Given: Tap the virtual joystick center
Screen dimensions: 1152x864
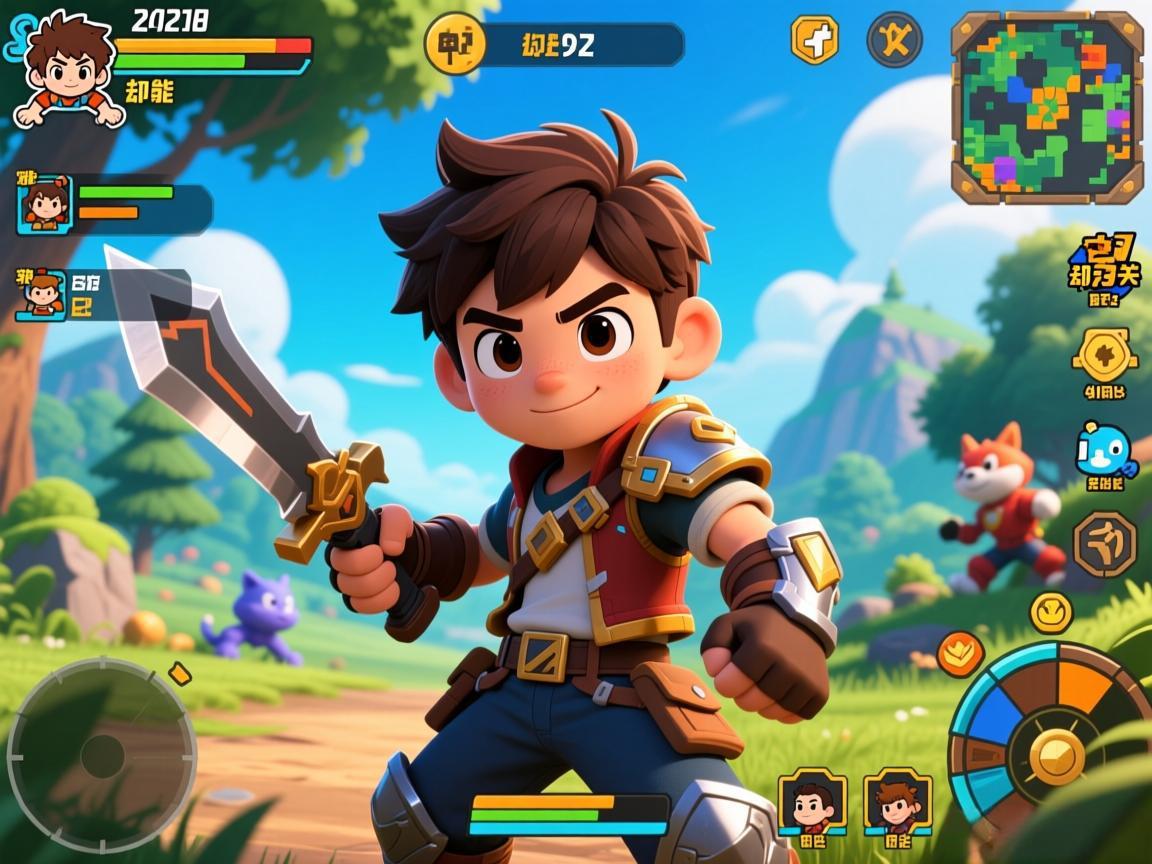Looking at the screenshot, I should [102, 756].
